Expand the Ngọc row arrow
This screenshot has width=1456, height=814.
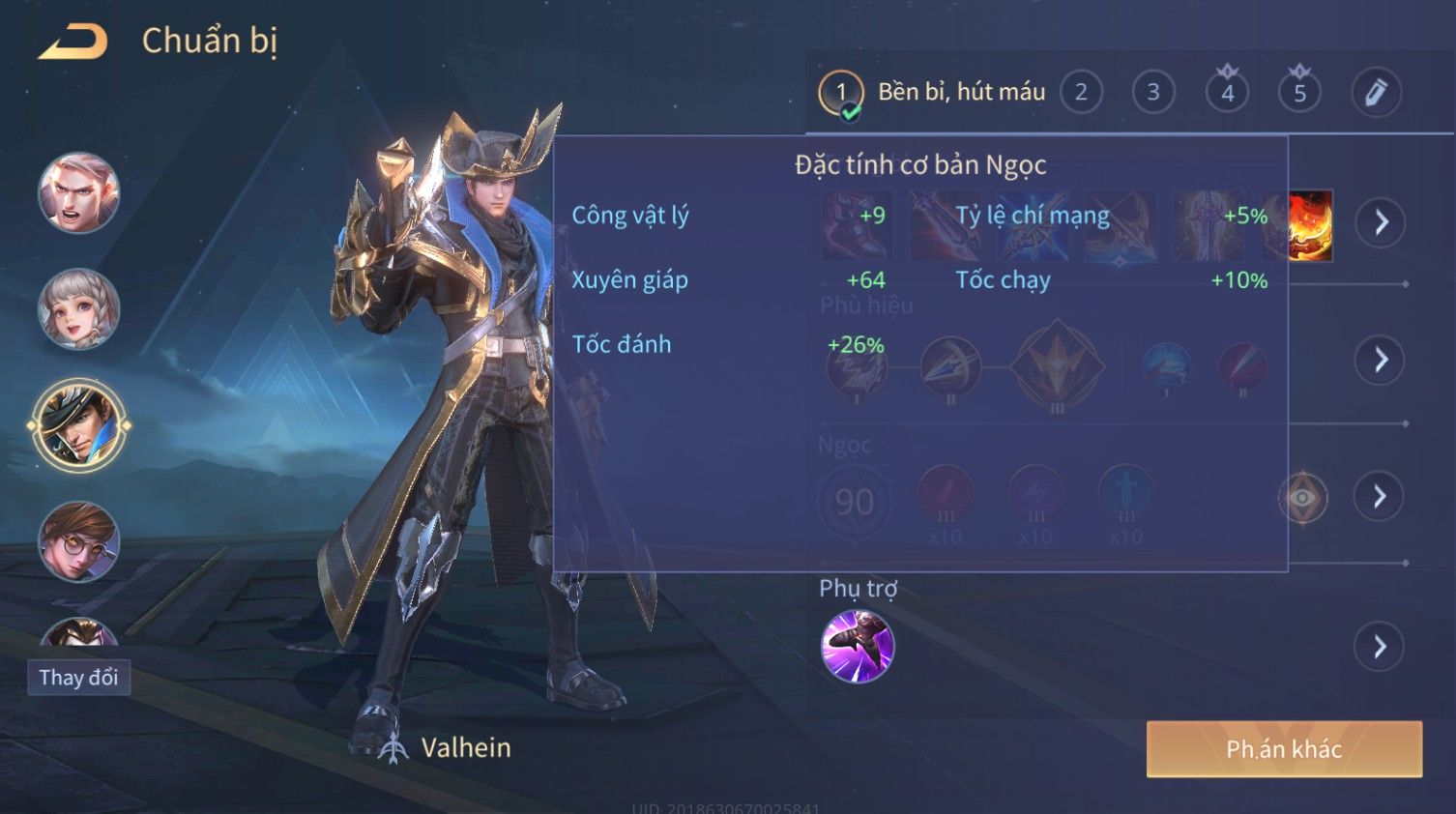click(x=1380, y=497)
